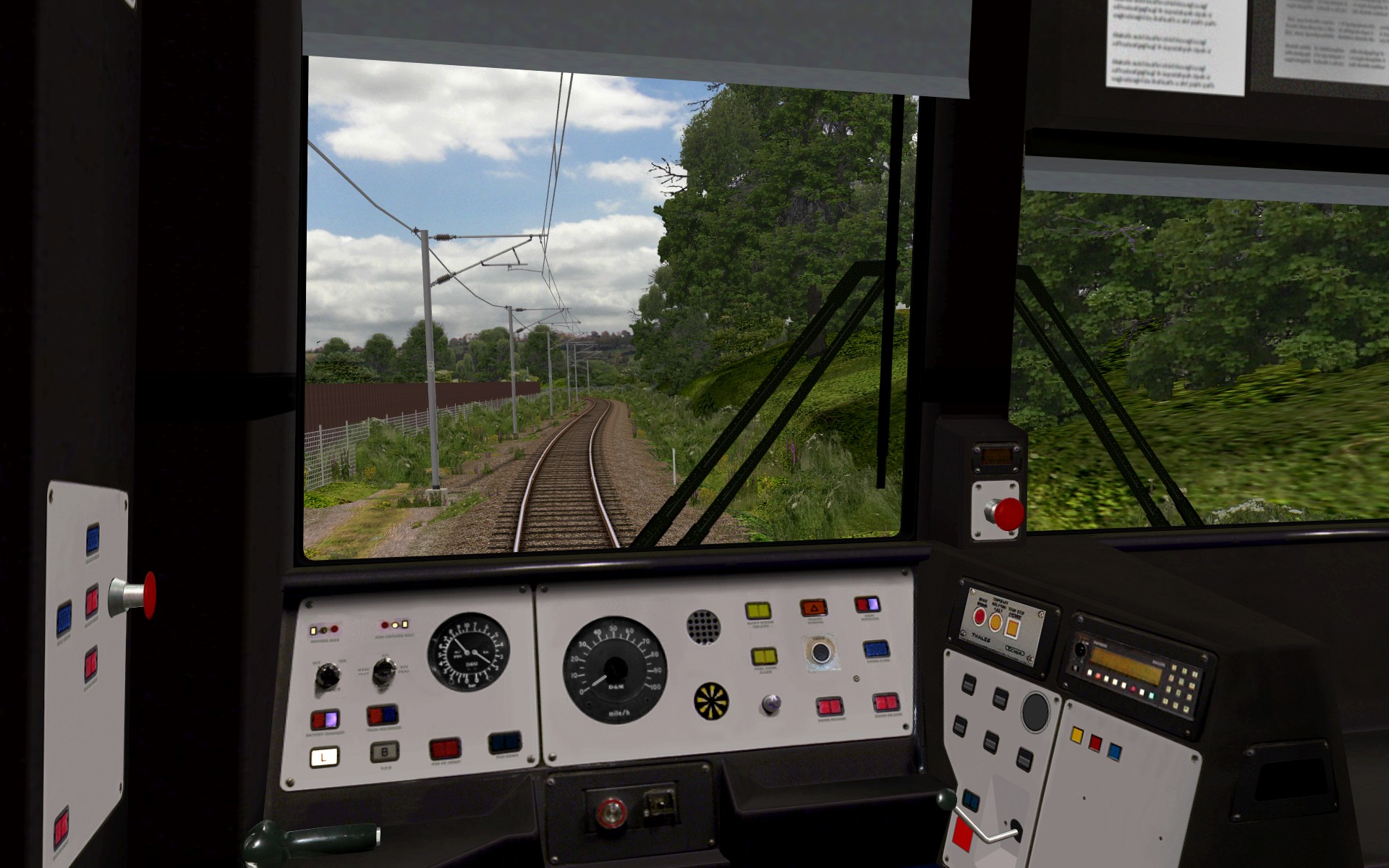Click the small yellow square button below radio

[1076, 736]
